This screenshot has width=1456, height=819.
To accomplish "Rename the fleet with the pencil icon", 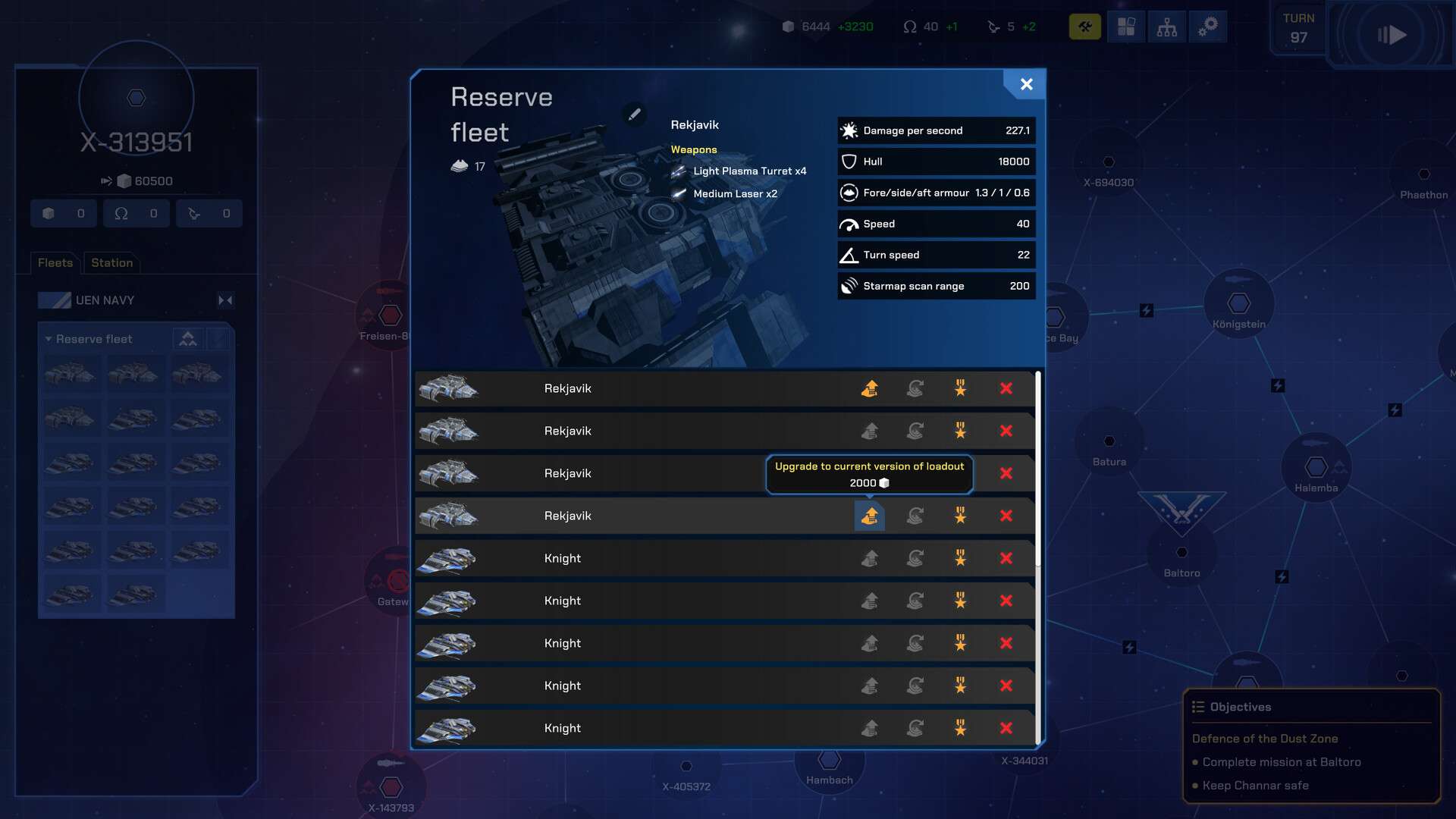I will [x=634, y=114].
